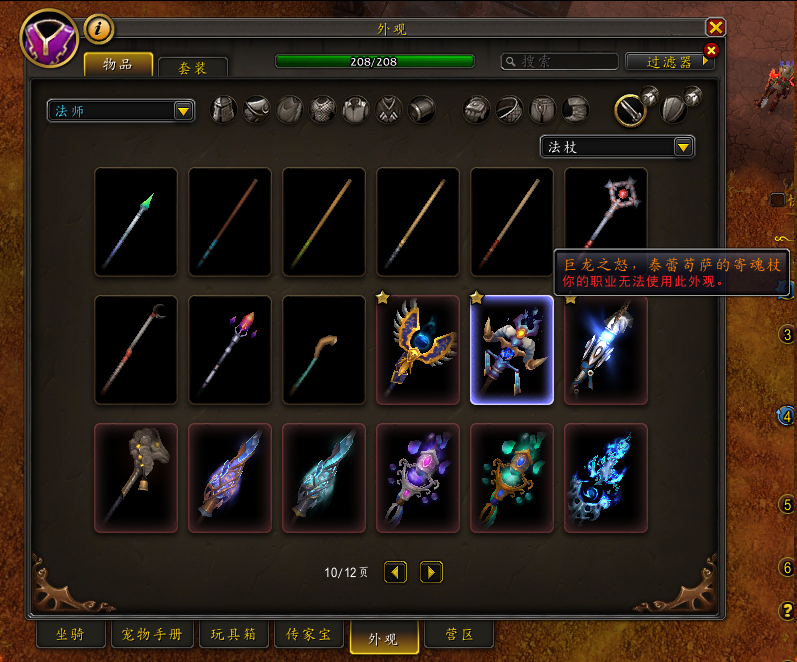Go to the next page of appearances
797x662 pixels.
point(431,572)
